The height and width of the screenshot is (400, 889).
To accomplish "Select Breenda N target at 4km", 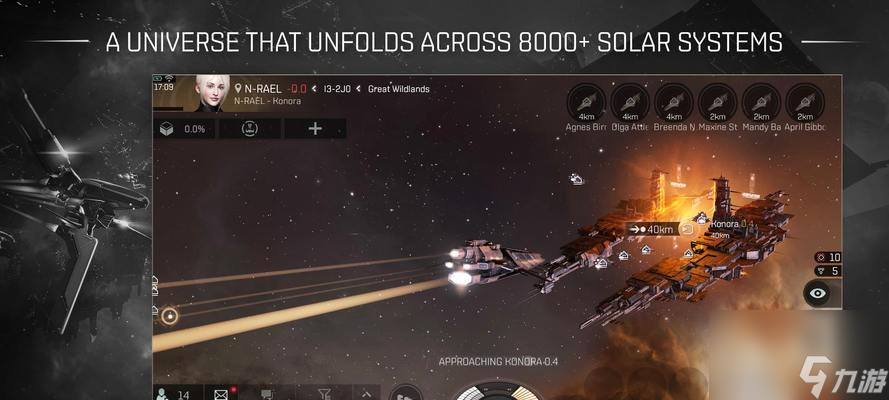I will [x=675, y=101].
